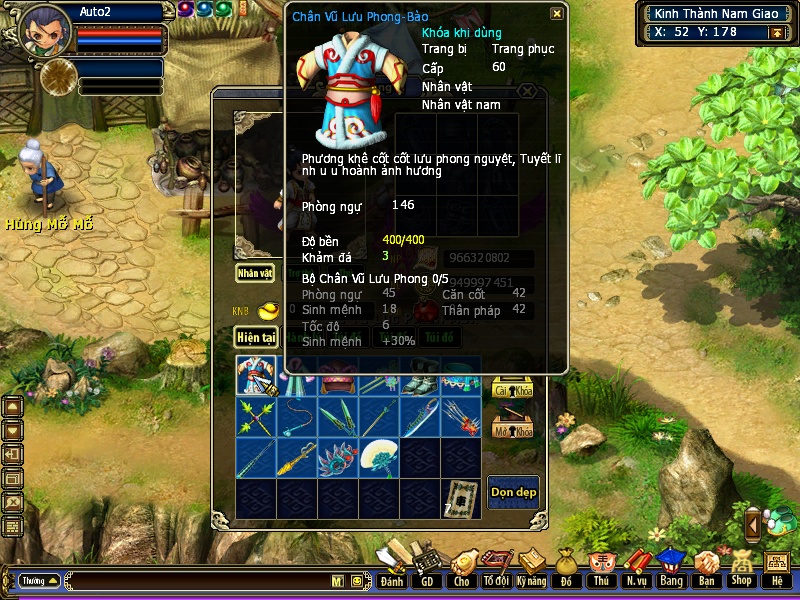Open the Shop menu
Viewport: 800px width, 600px height.
tap(741, 568)
